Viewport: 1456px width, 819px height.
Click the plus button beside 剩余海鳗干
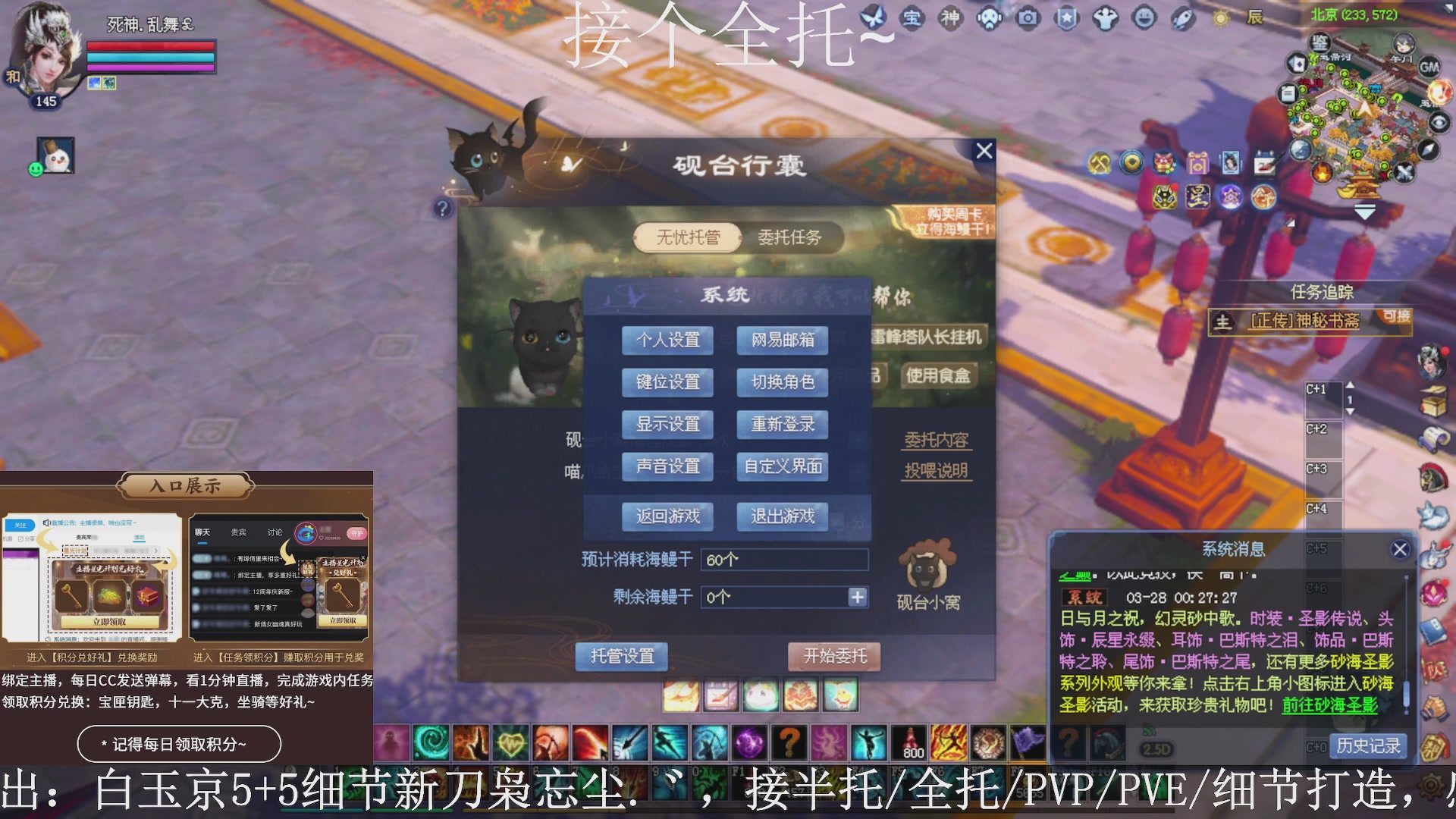(x=858, y=598)
